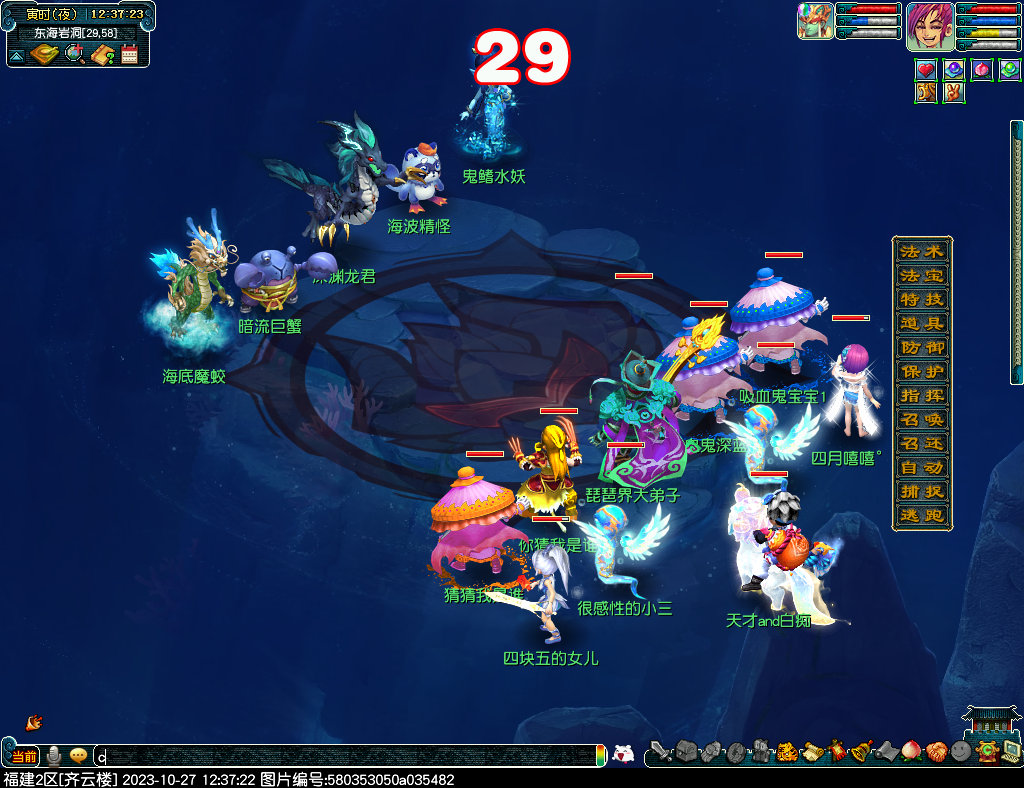Choose the 防御 defend command

(x=921, y=347)
